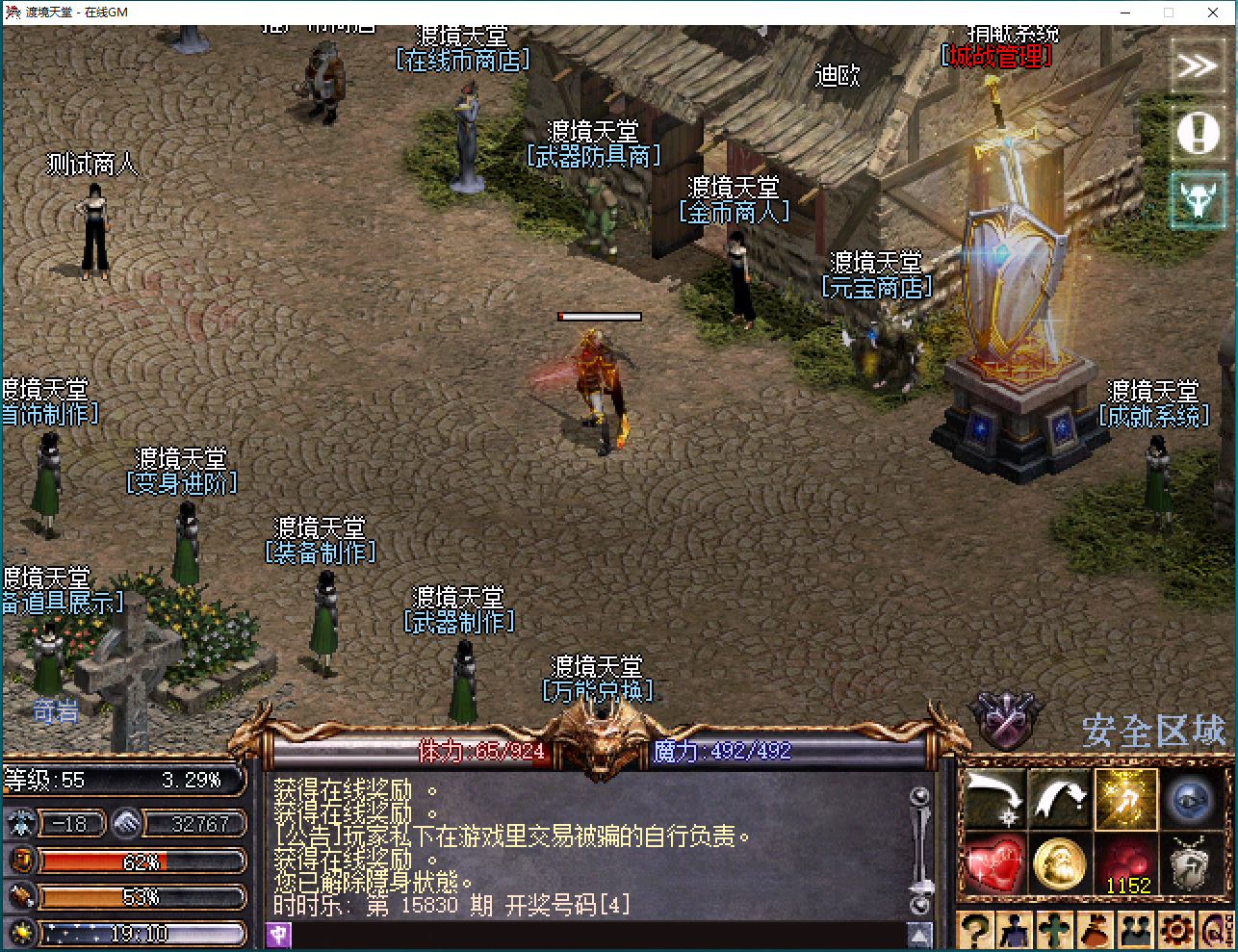Image resolution: width=1238 pixels, height=952 pixels.
Task: Activate the glowing golden arrow skill
Action: click(x=1125, y=799)
